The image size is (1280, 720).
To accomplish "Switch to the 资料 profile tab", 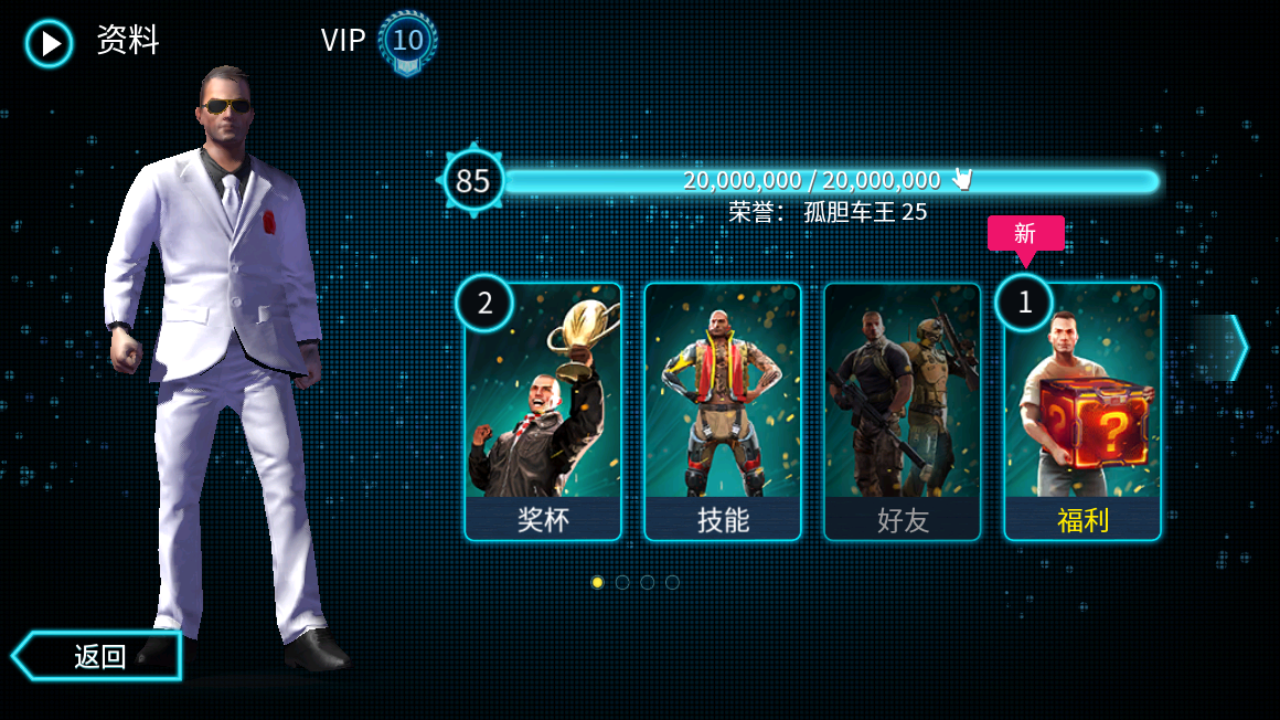I will tap(126, 40).
